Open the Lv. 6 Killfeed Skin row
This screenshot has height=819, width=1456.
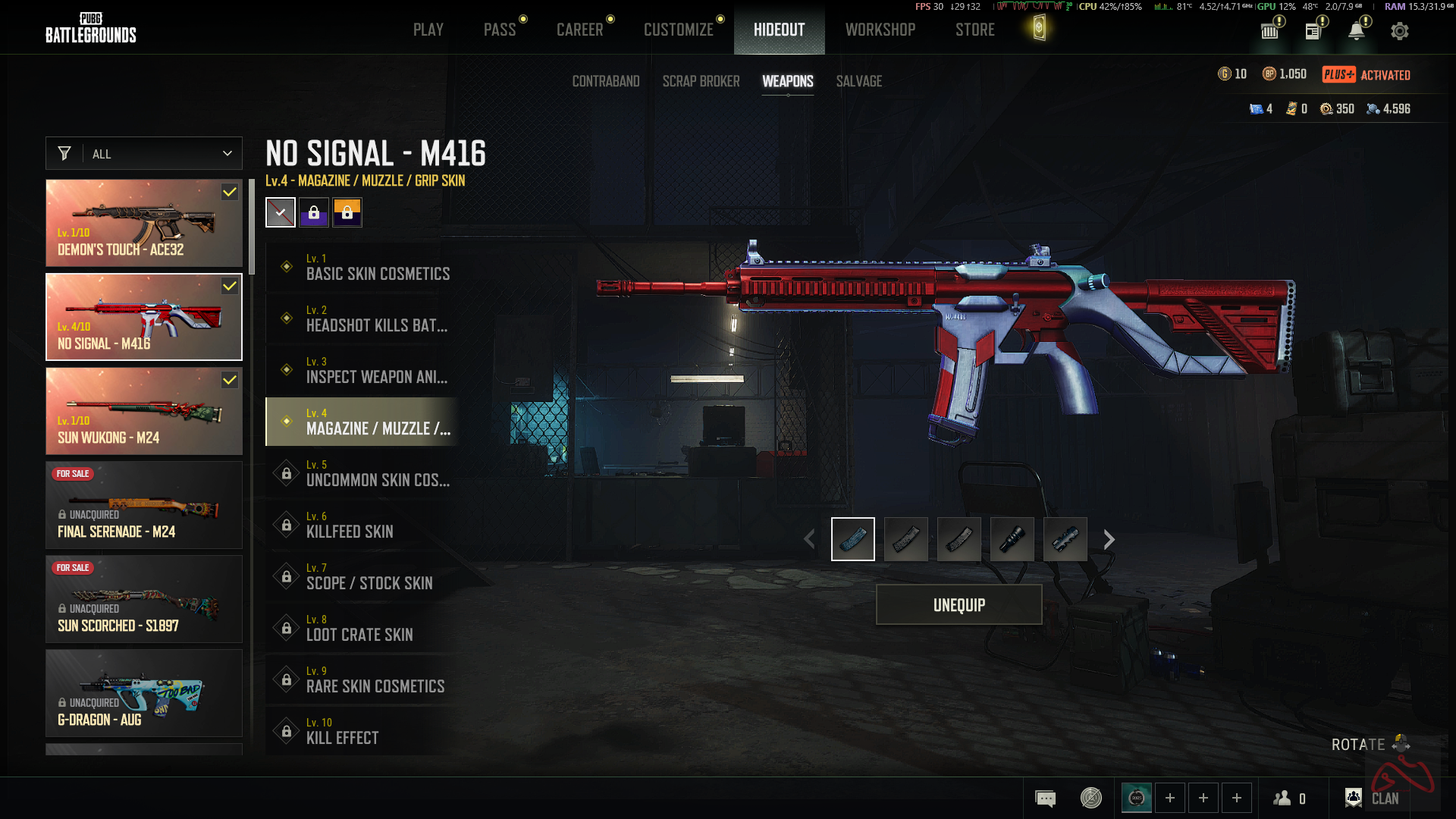coord(362,525)
